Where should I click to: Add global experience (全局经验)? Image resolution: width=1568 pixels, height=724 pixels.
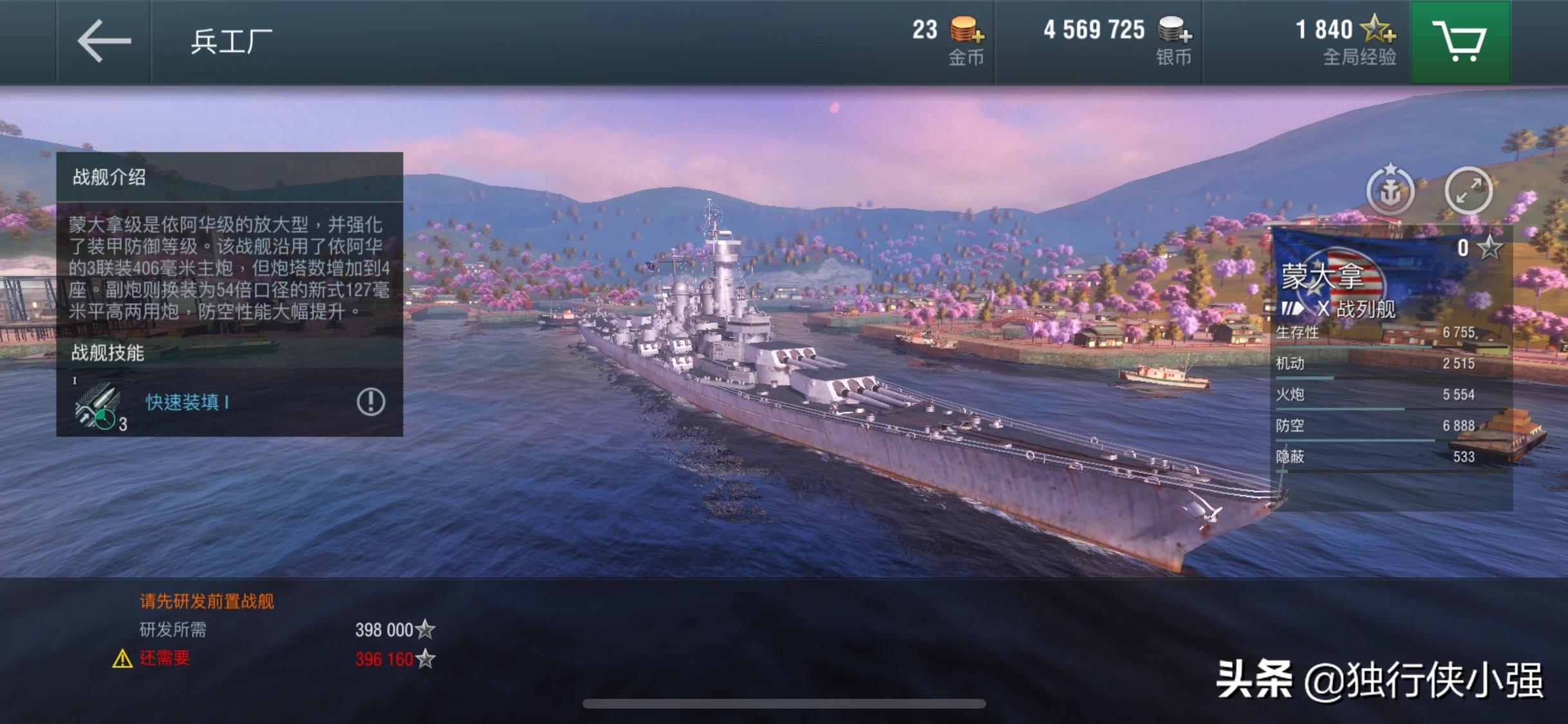click(1377, 30)
